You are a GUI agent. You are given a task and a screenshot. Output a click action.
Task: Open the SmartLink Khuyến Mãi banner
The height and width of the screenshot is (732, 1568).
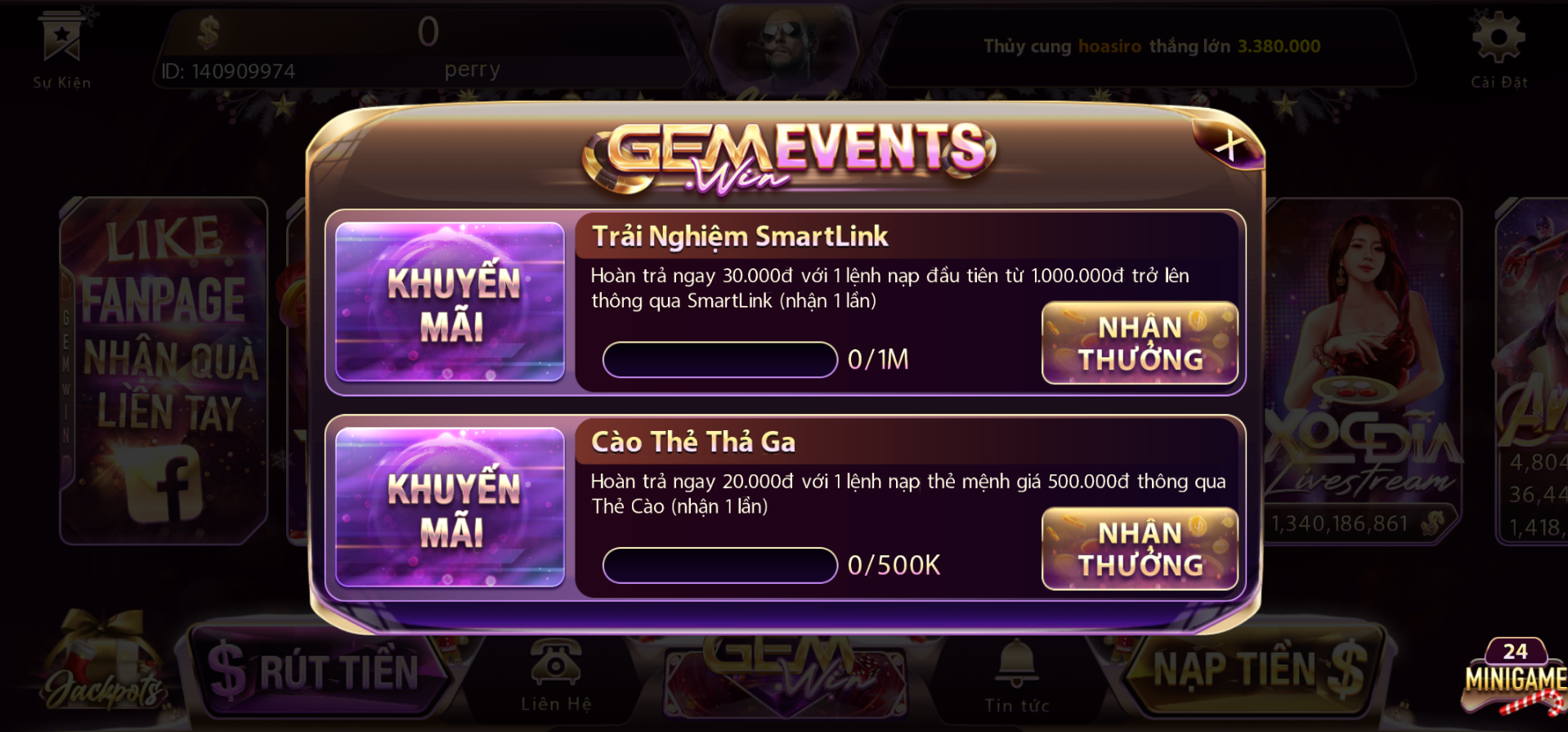(450, 302)
